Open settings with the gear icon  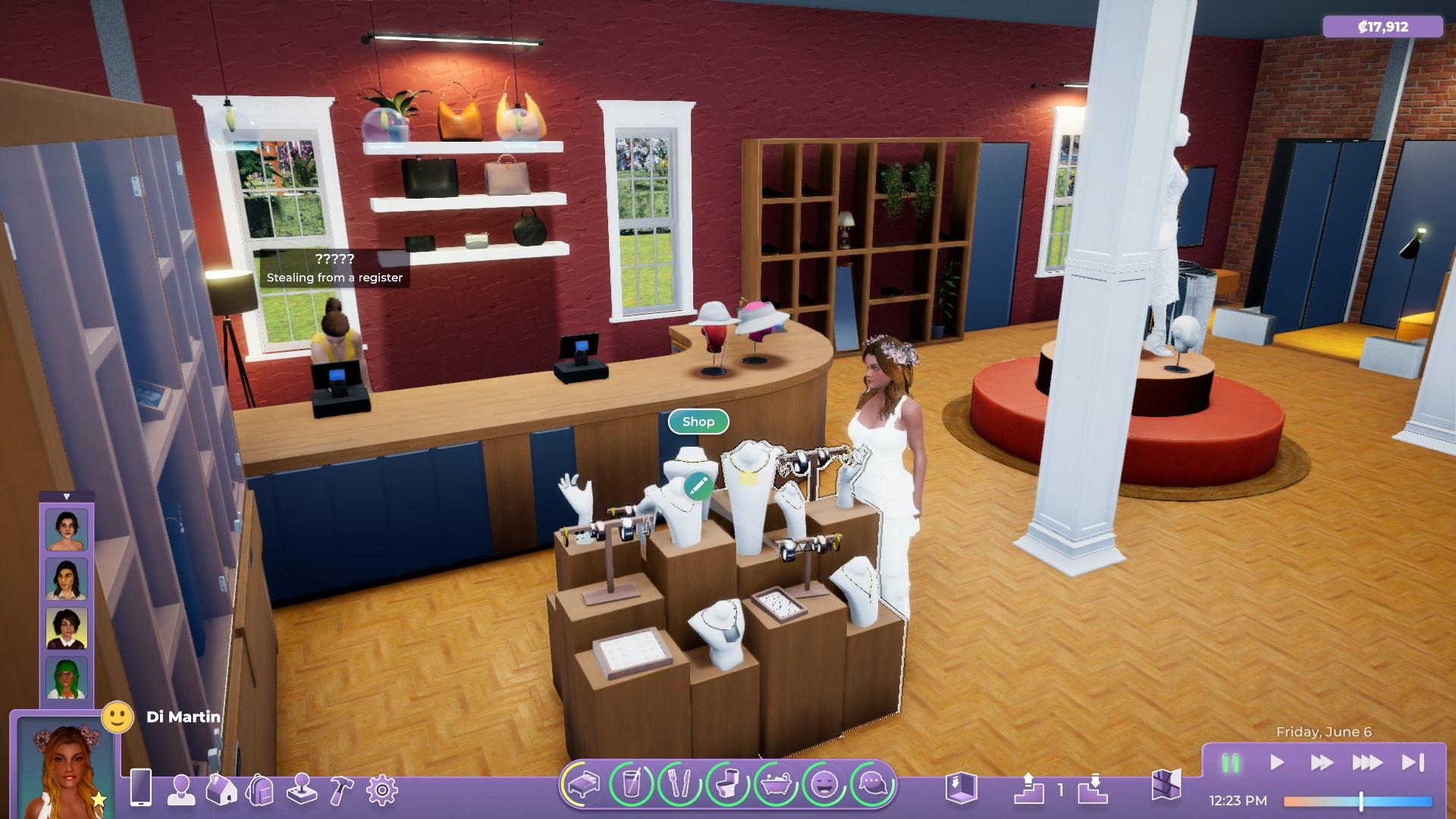(381, 790)
